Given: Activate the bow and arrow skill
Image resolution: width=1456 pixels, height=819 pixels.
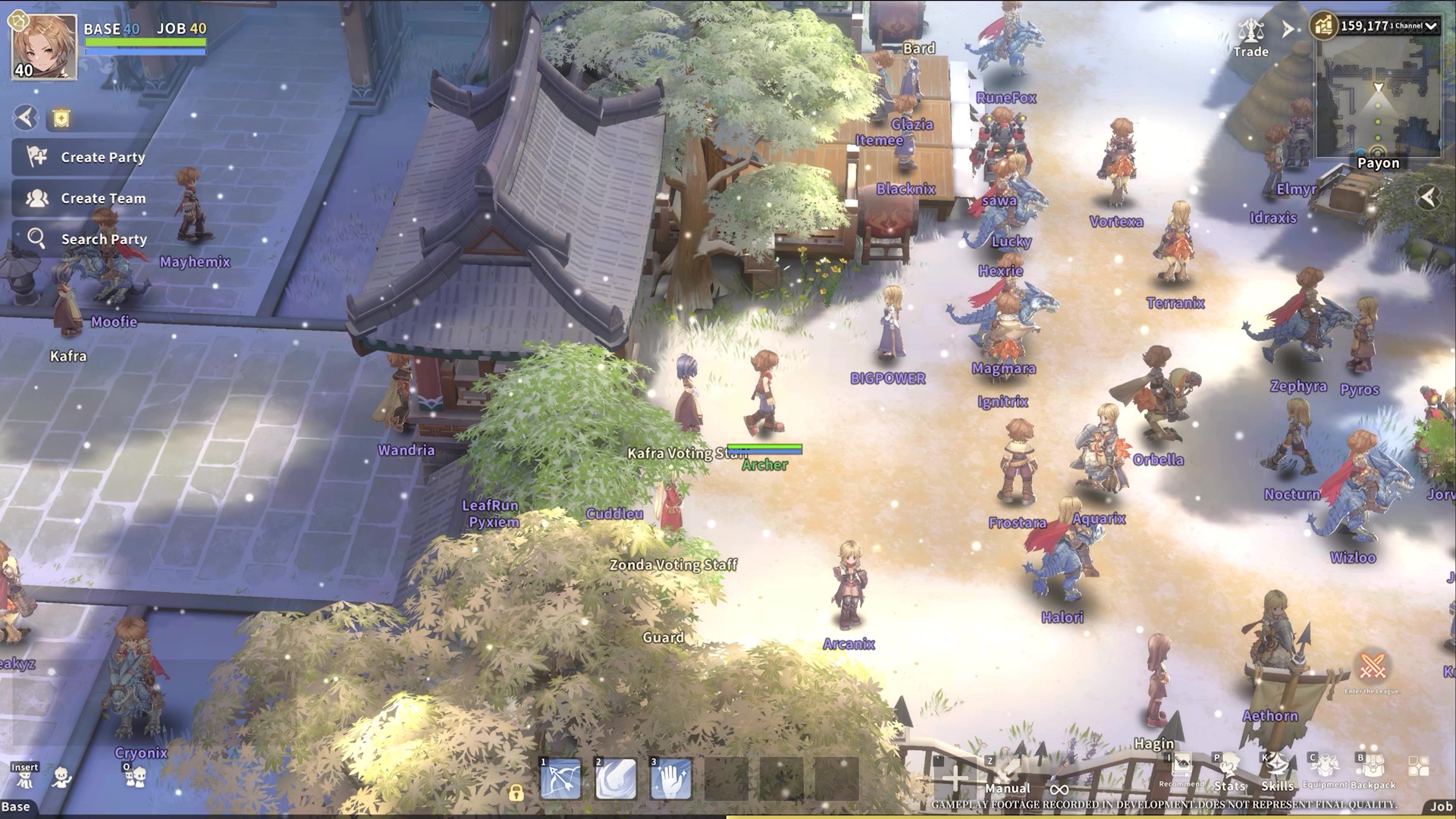Looking at the screenshot, I should pyautogui.click(x=560, y=779).
